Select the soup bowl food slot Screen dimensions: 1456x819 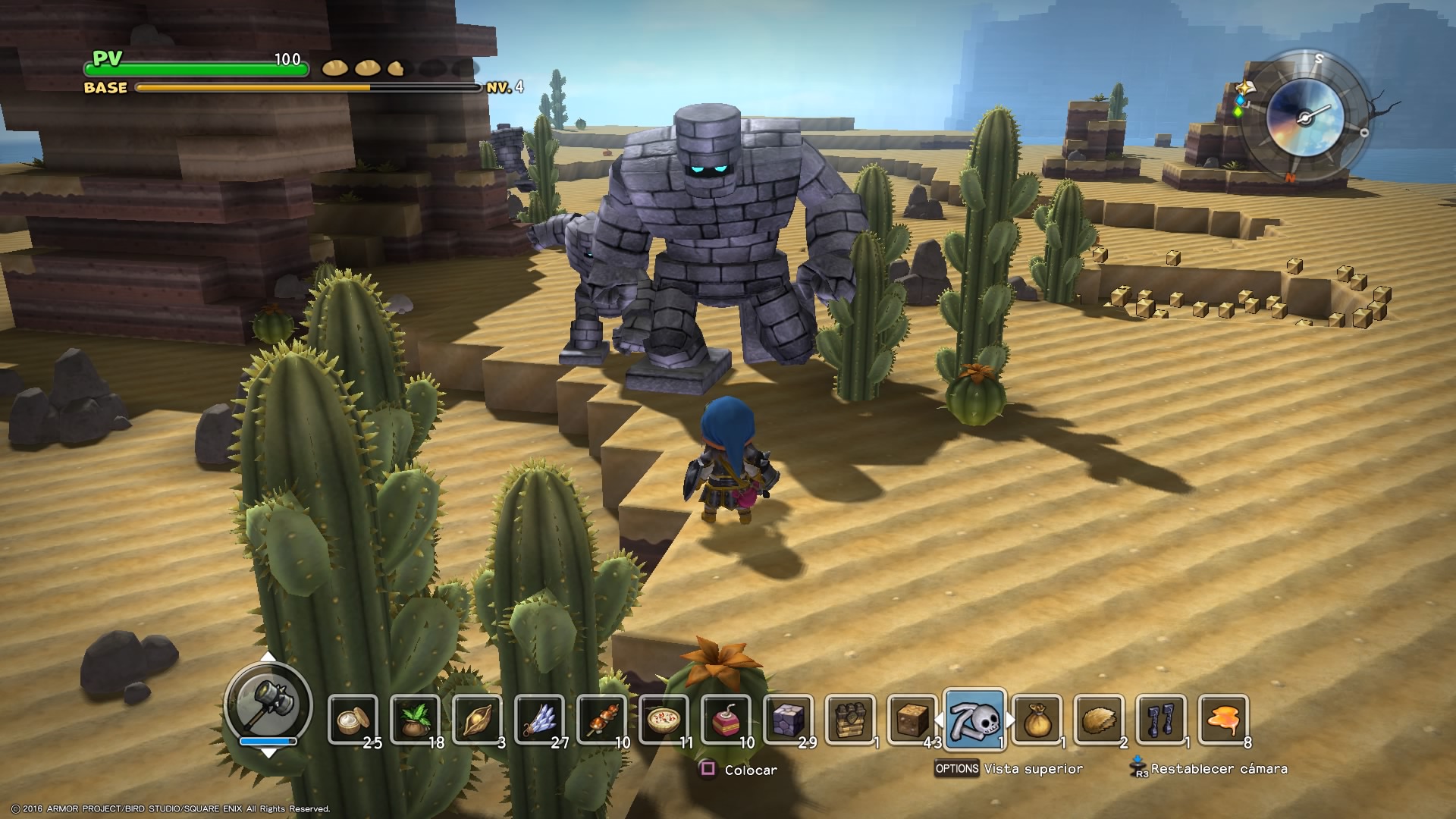tap(664, 719)
